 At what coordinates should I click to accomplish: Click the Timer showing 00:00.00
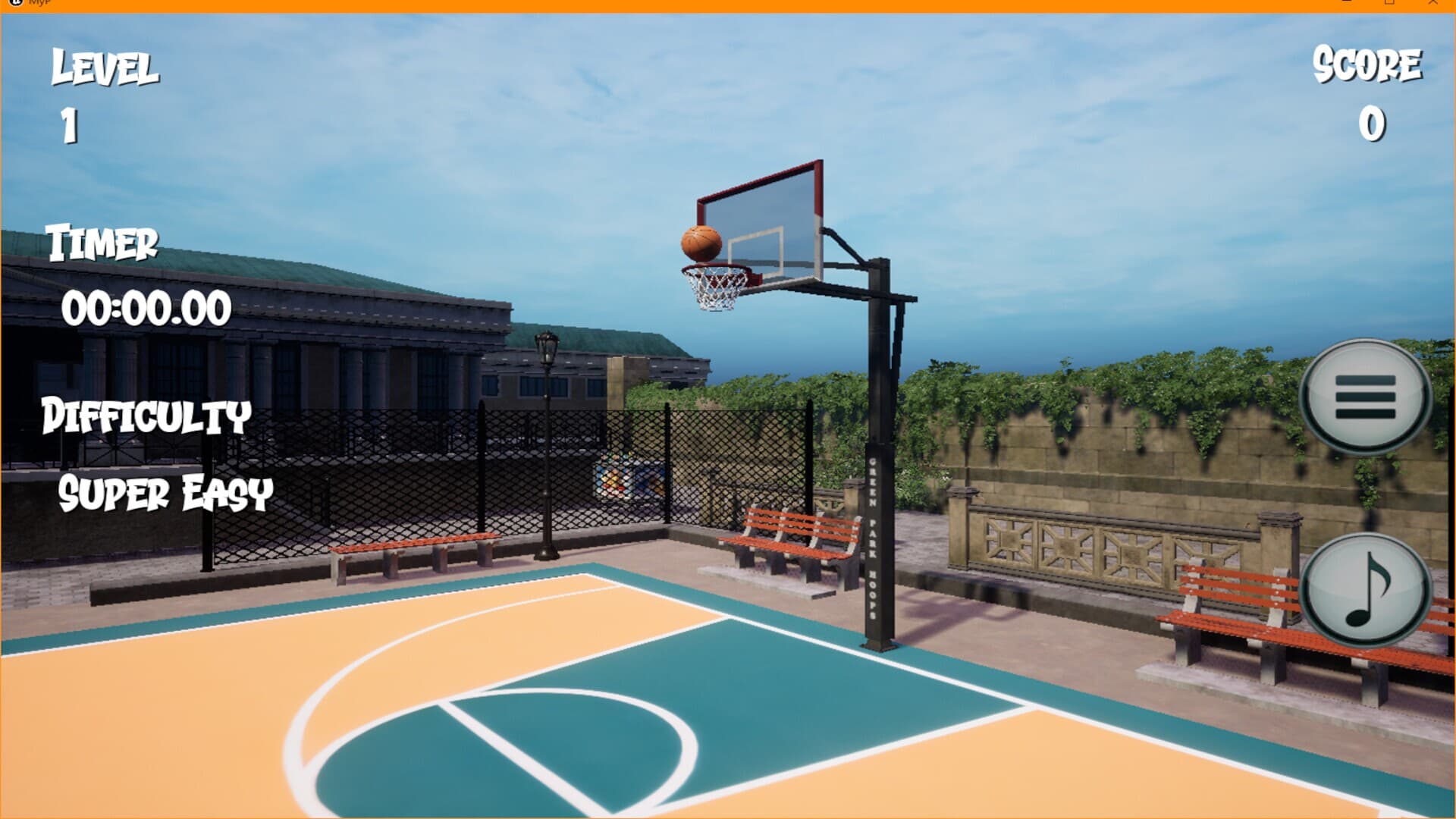tap(148, 307)
